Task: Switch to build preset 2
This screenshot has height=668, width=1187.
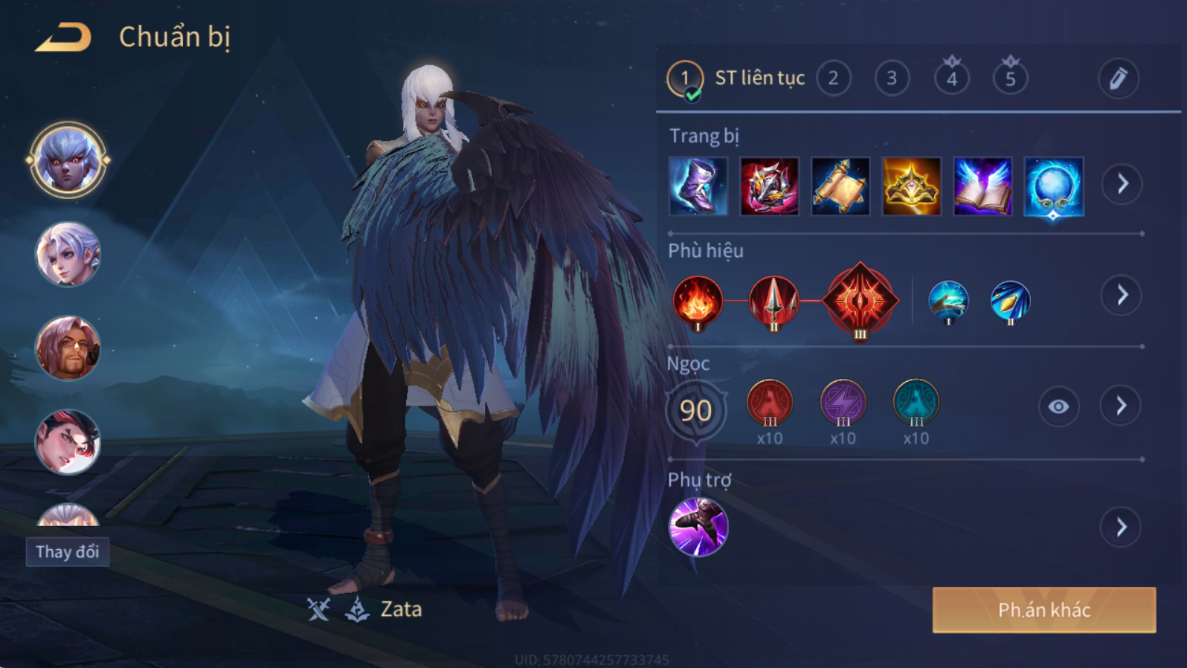Action: coord(833,78)
